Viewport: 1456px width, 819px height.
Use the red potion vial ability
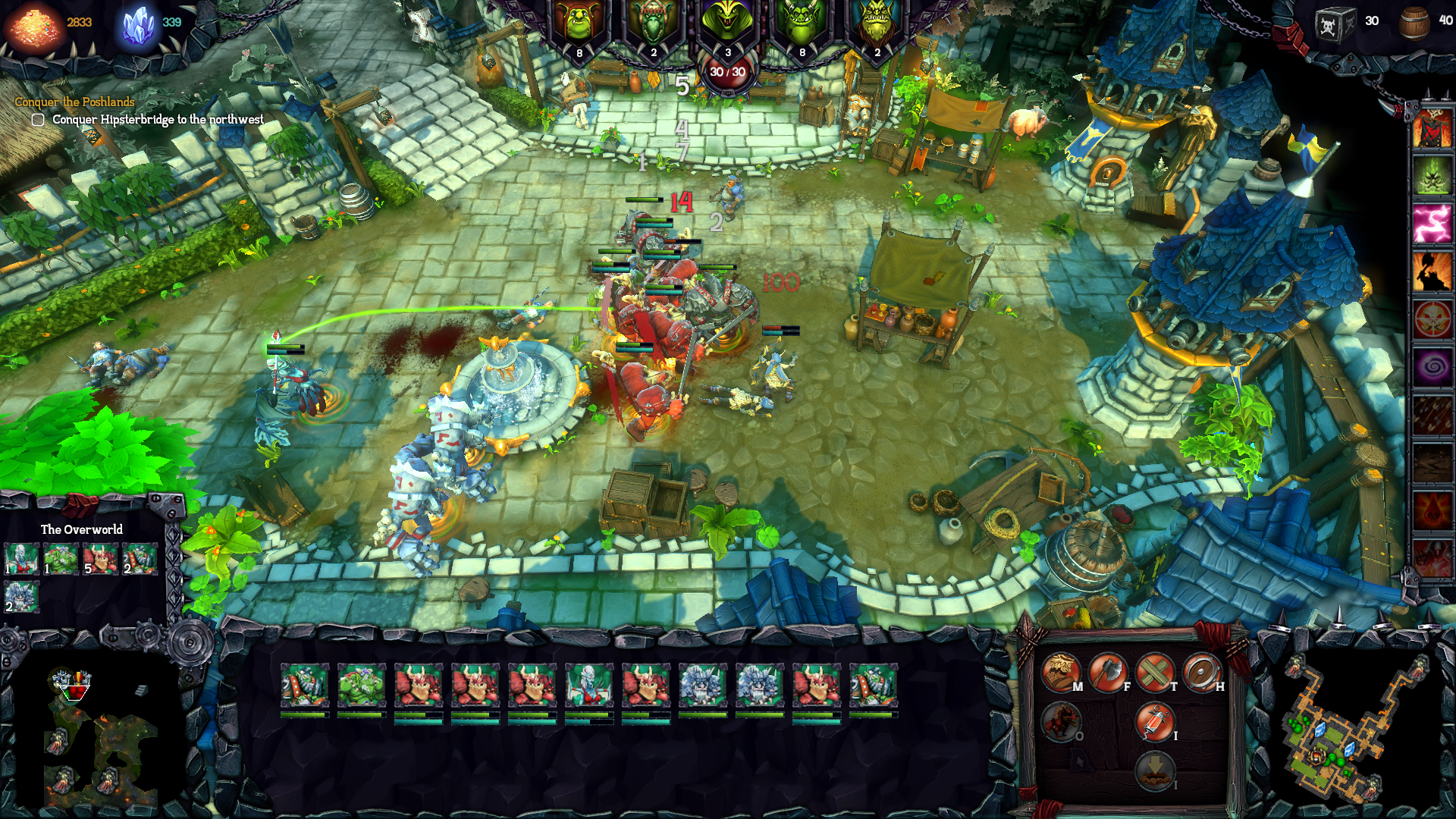pos(1154,720)
